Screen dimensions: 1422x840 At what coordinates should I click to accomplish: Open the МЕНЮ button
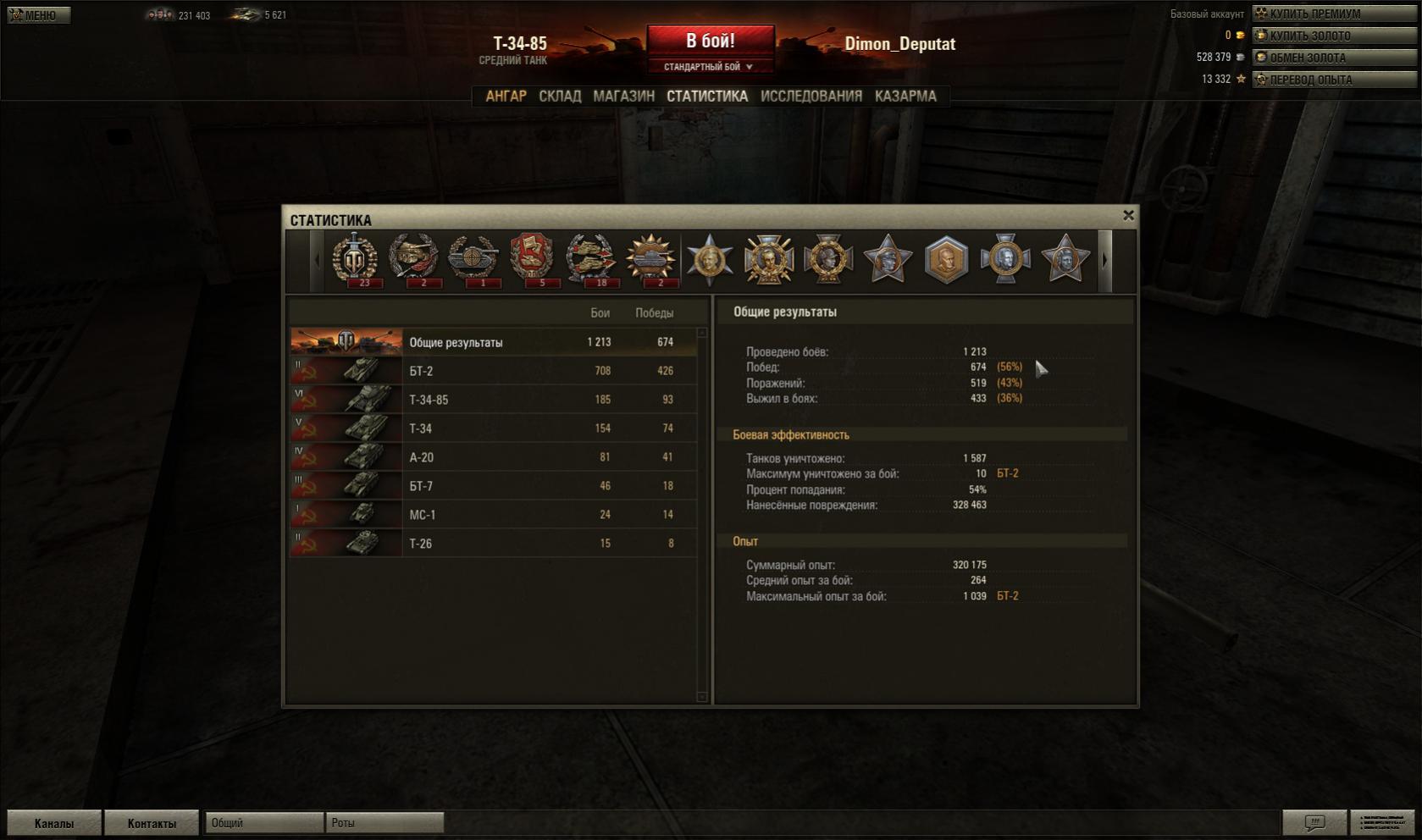tap(38, 15)
